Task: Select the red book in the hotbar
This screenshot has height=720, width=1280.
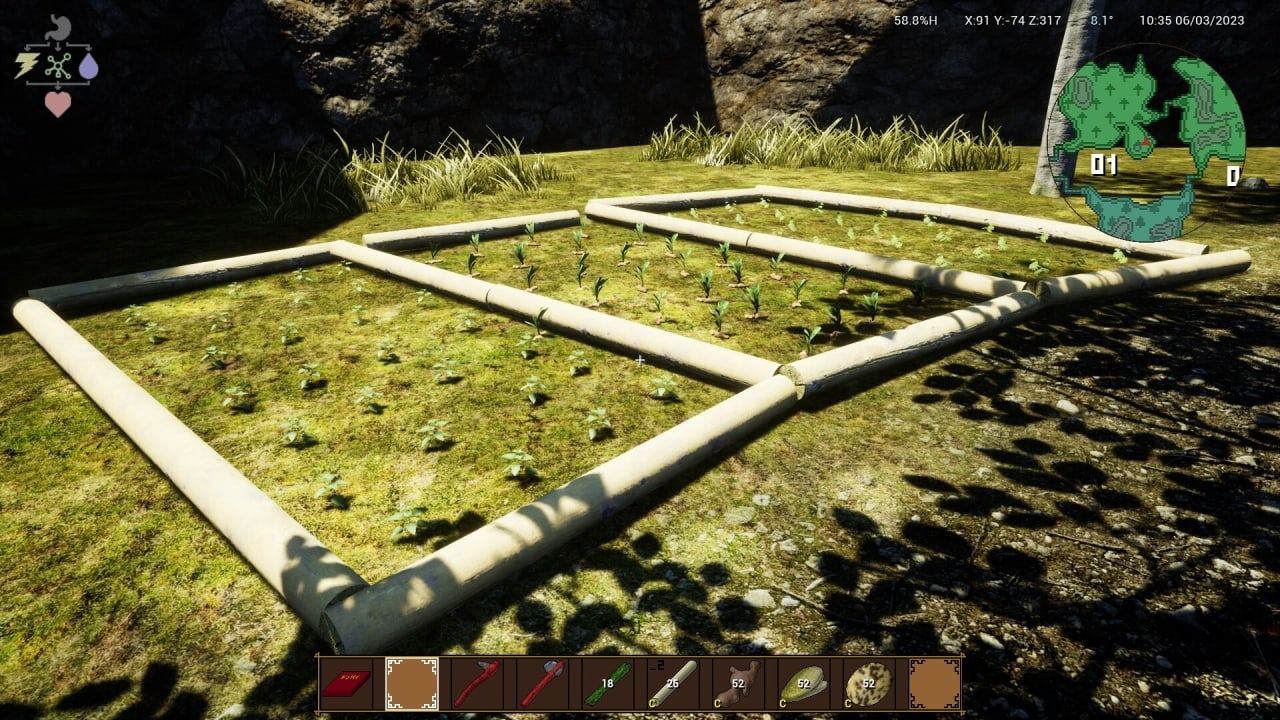Action: [346, 684]
